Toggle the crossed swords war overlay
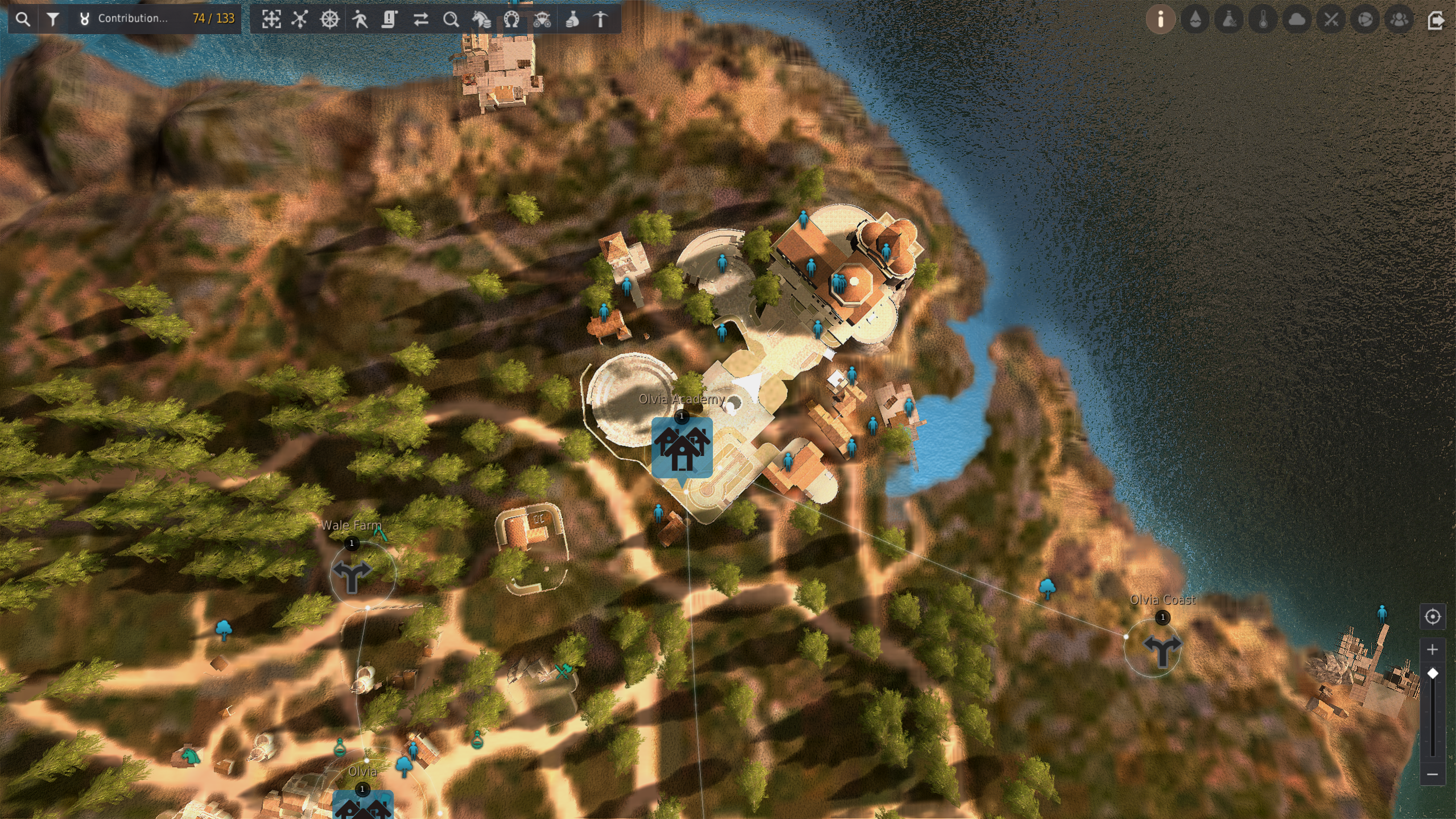Screen dimensions: 1456x819 (x=1331, y=19)
